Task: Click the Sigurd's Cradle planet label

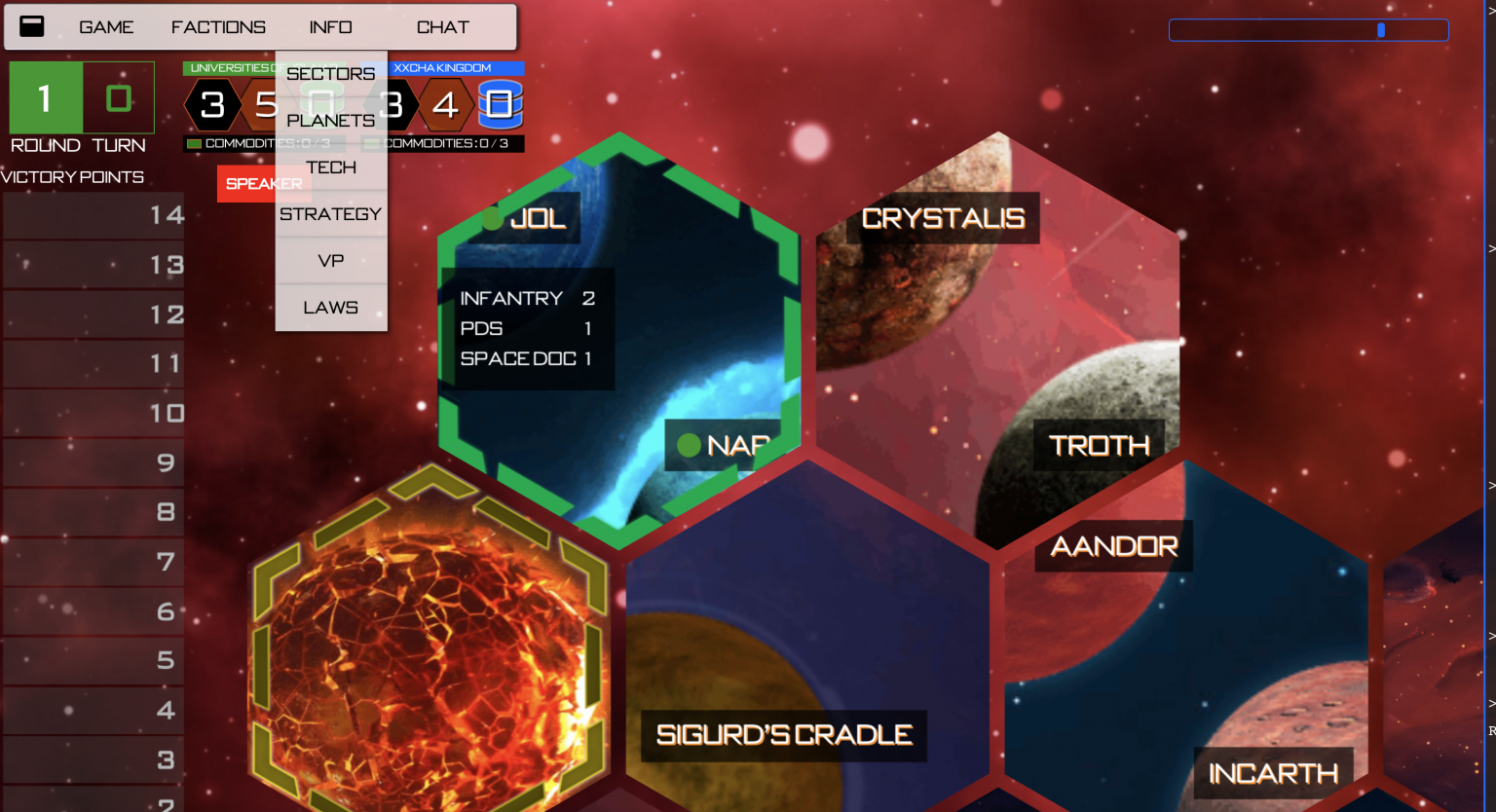Action: 784,735
